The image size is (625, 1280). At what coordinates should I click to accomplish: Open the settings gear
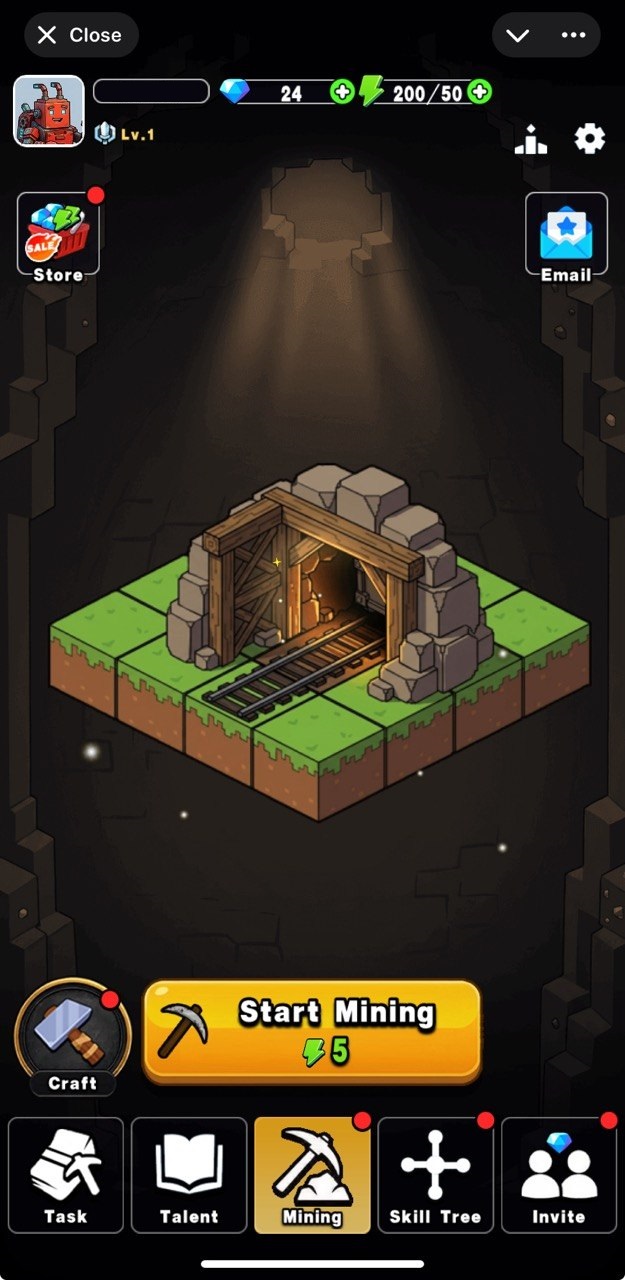click(x=589, y=139)
